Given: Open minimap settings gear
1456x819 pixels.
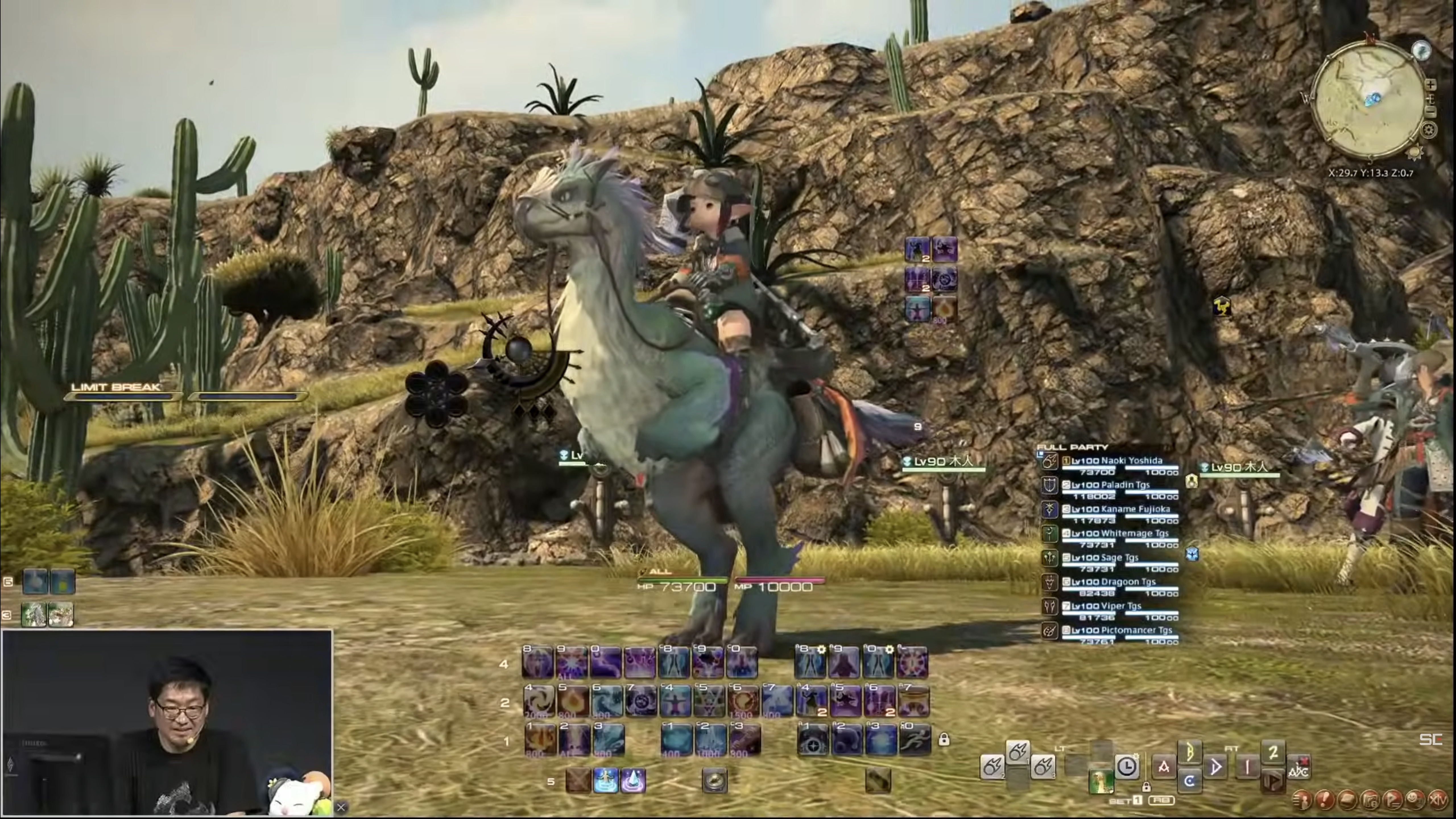Looking at the screenshot, I should coord(1428,131).
